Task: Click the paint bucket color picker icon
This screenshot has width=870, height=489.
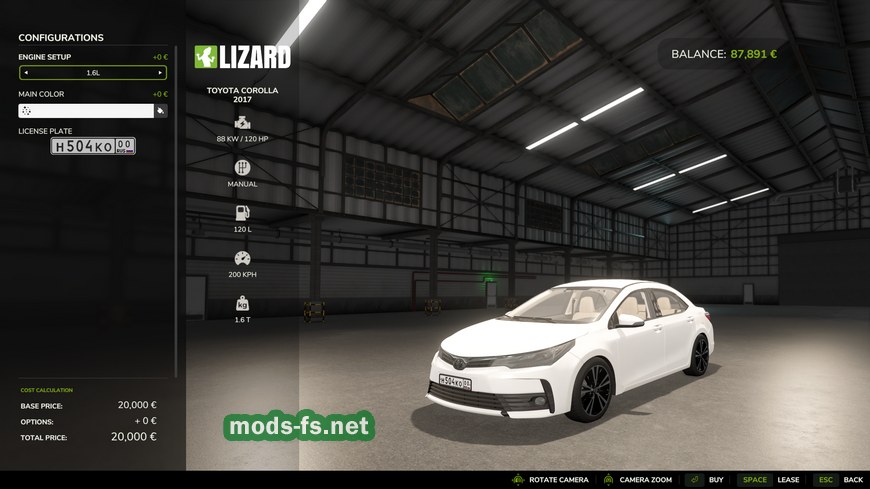Action: [161, 111]
